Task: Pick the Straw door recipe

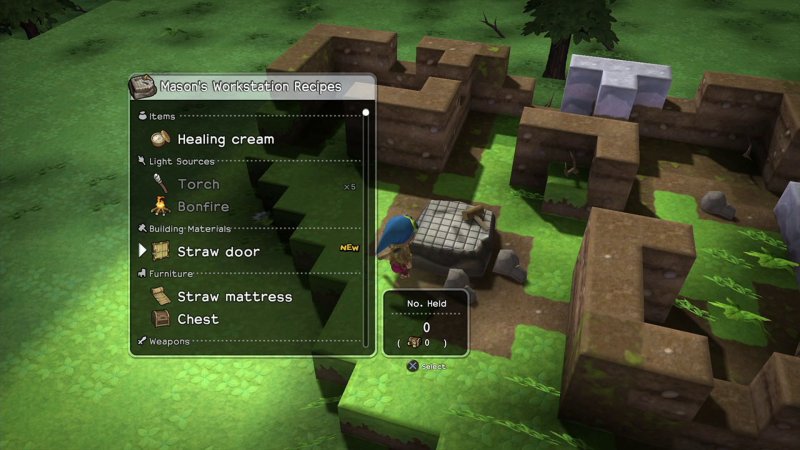Action: pos(218,252)
